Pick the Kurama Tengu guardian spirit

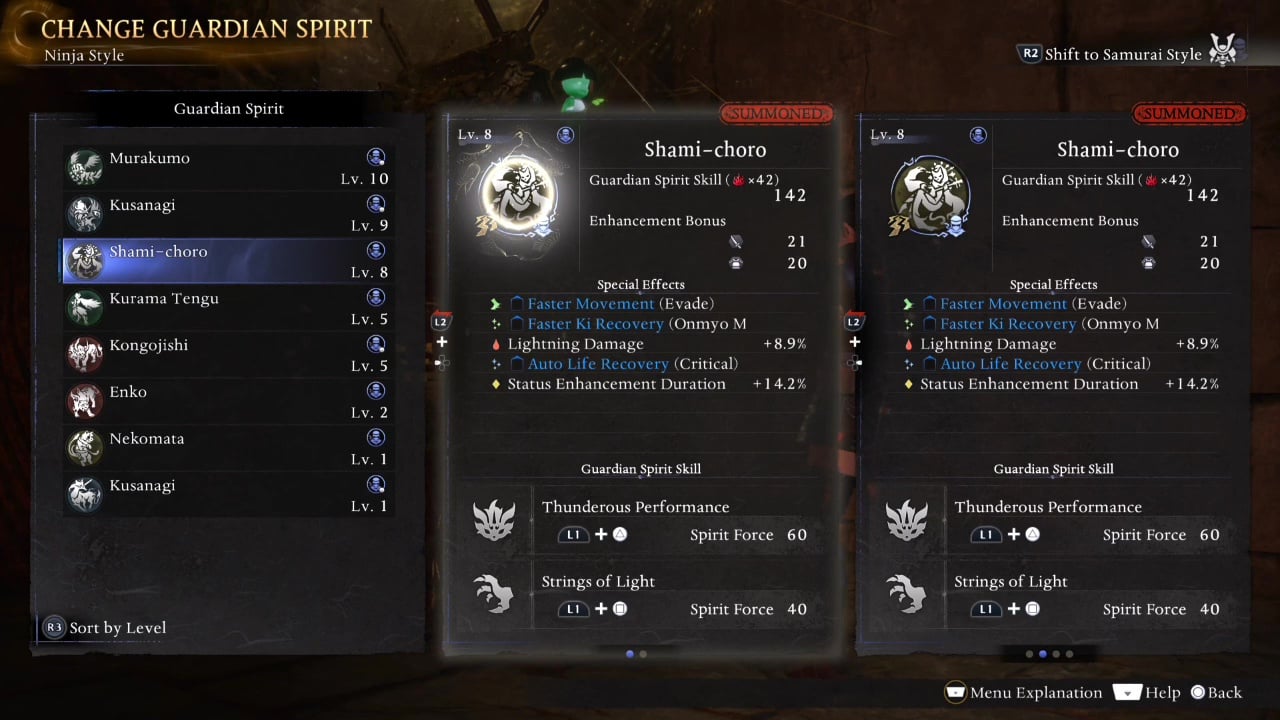coord(228,308)
